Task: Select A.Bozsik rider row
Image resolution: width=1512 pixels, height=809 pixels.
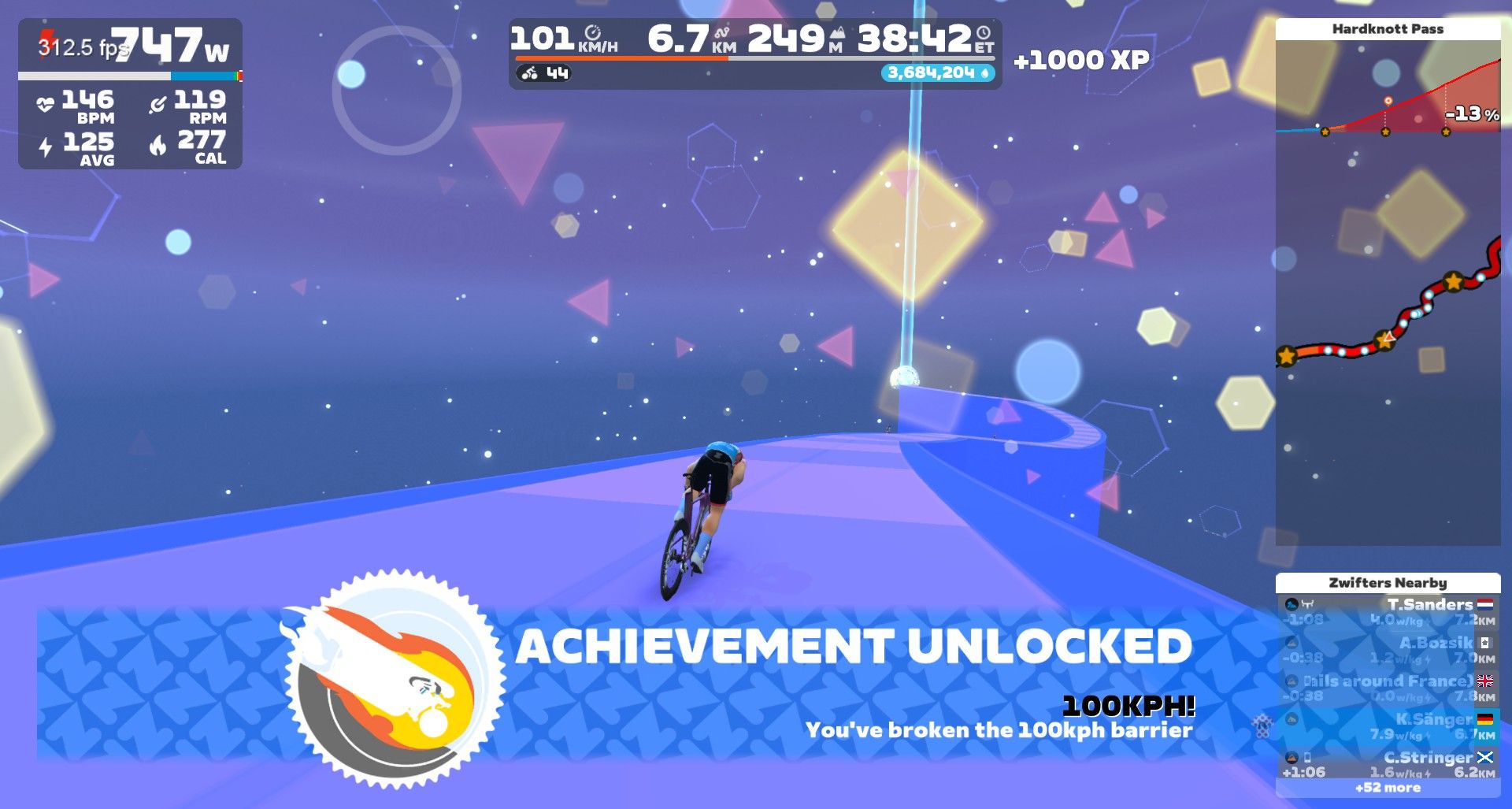Action: click(1388, 650)
